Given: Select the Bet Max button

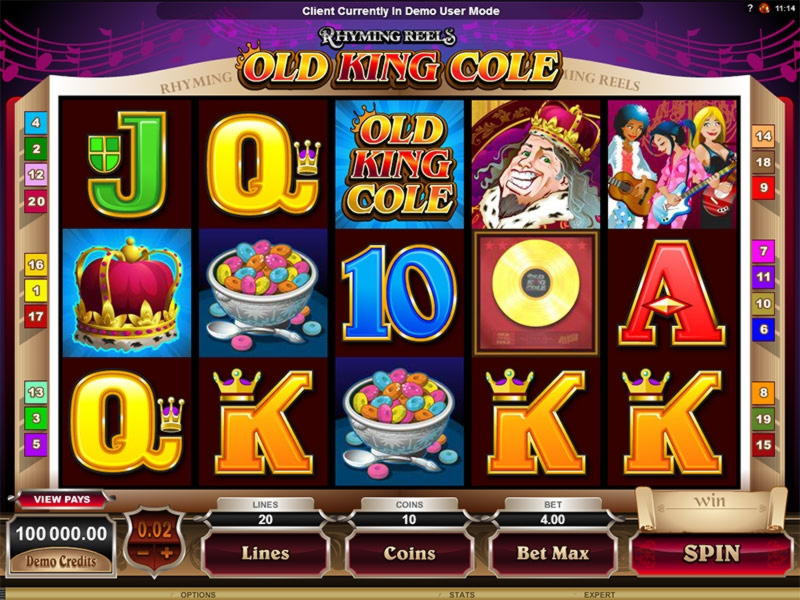Looking at the screenshot, I should [552, 552].
